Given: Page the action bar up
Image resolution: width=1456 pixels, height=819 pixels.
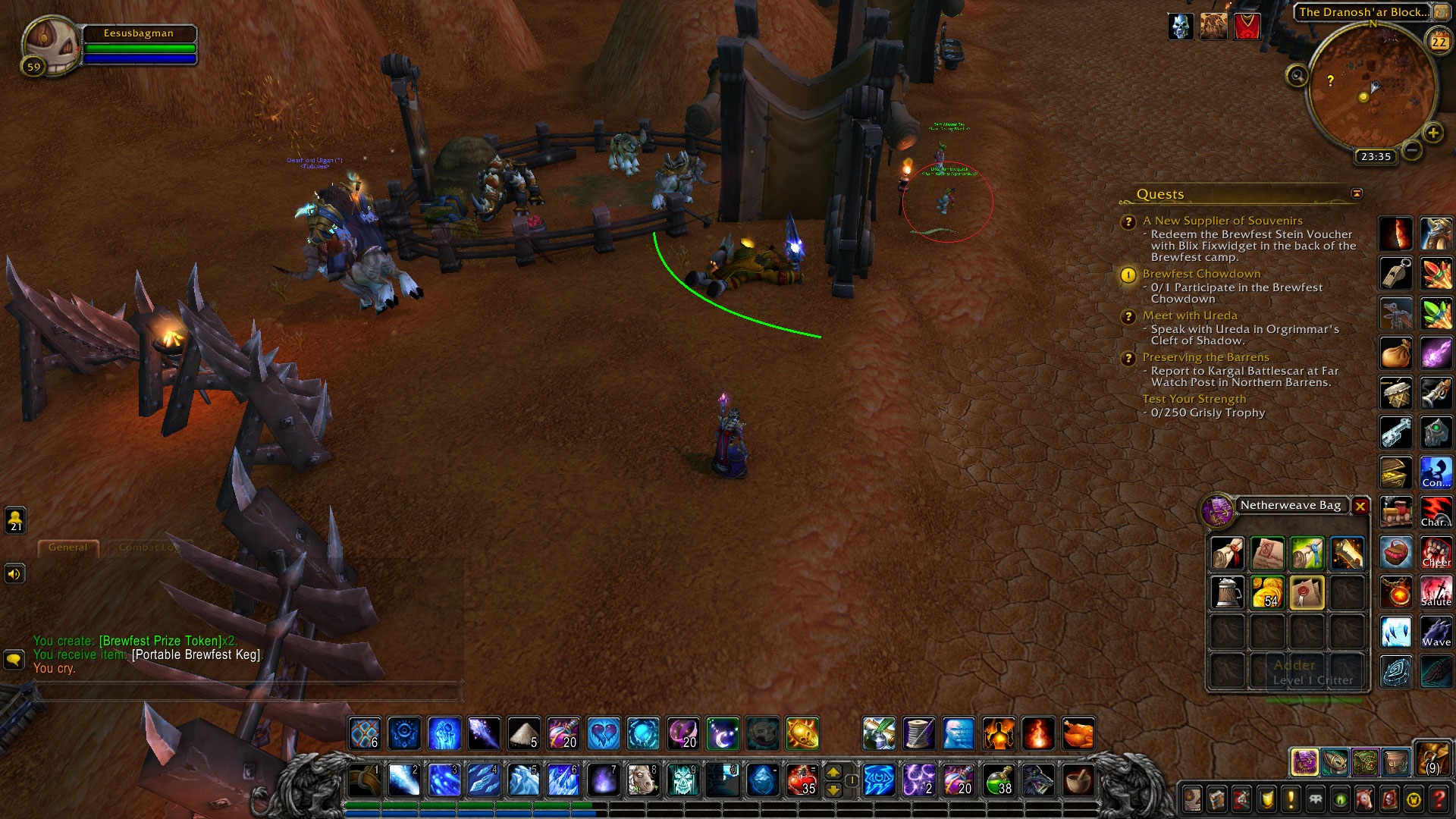Looking at the screenshot, I should point(833,772).
